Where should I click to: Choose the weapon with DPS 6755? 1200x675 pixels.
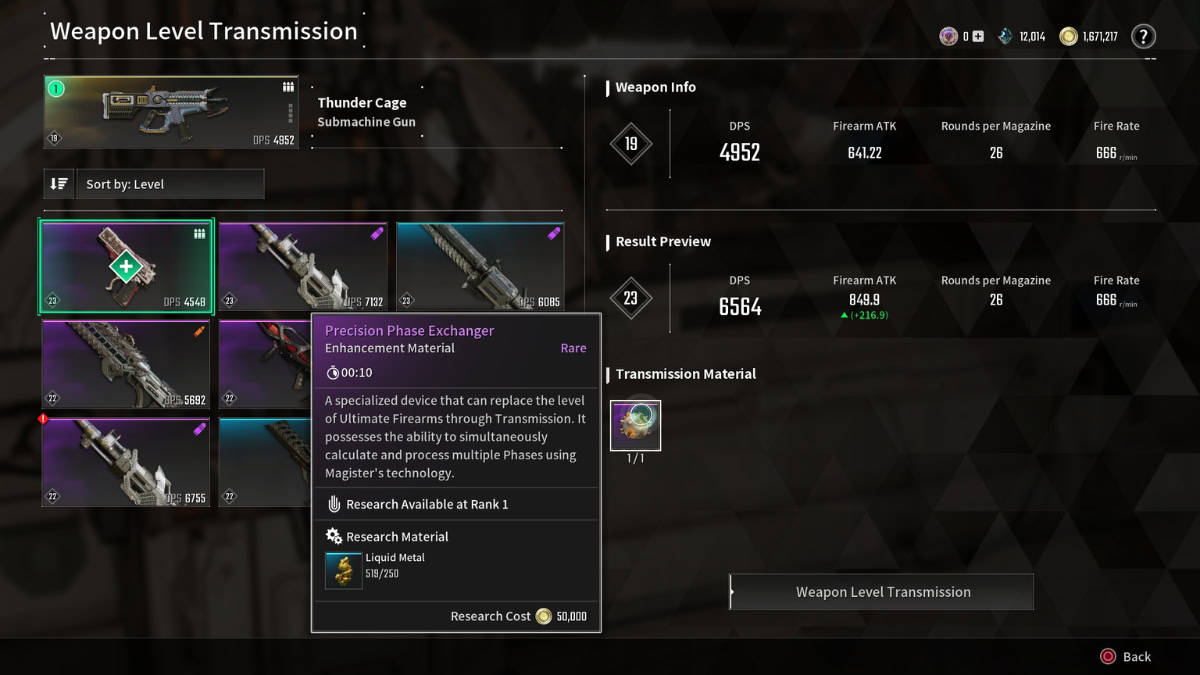click(126, 462)
